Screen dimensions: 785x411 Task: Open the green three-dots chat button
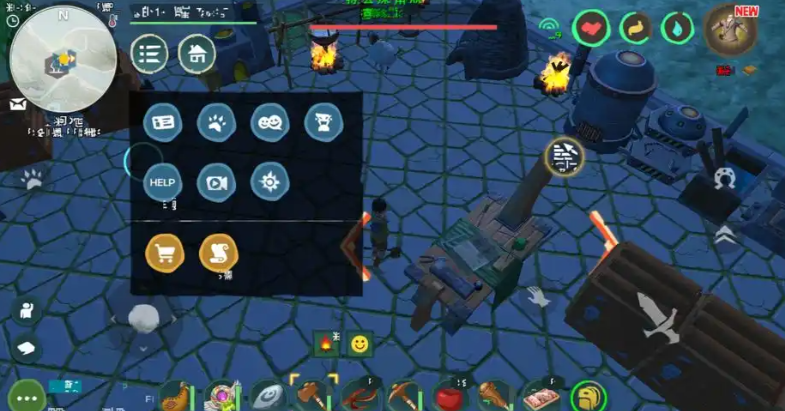tap(24, 396)
